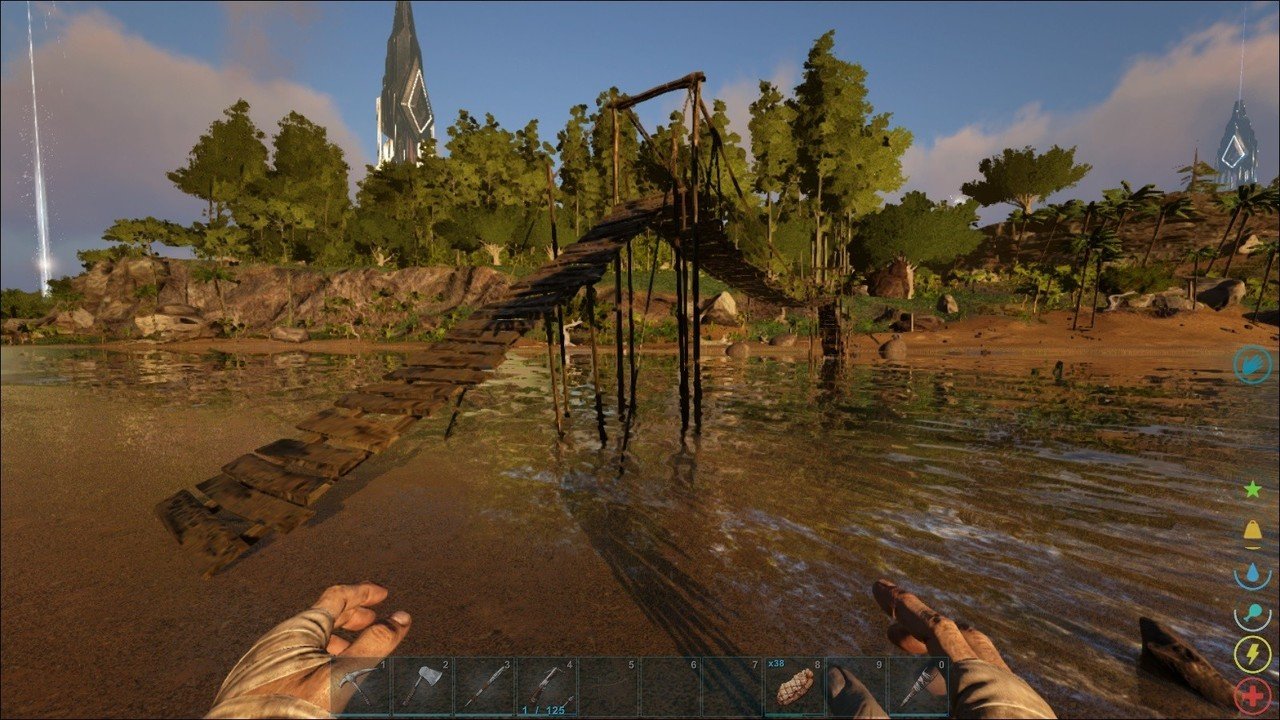Click the blue hand status icon

pos(1252,365)
